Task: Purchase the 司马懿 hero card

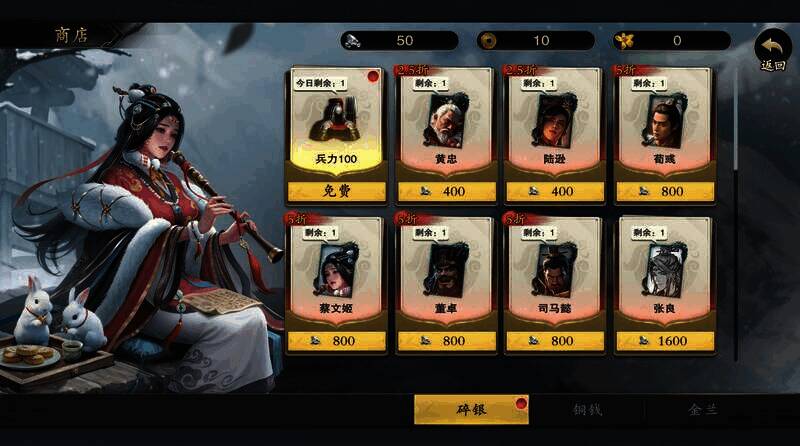Action: point(553,340)
